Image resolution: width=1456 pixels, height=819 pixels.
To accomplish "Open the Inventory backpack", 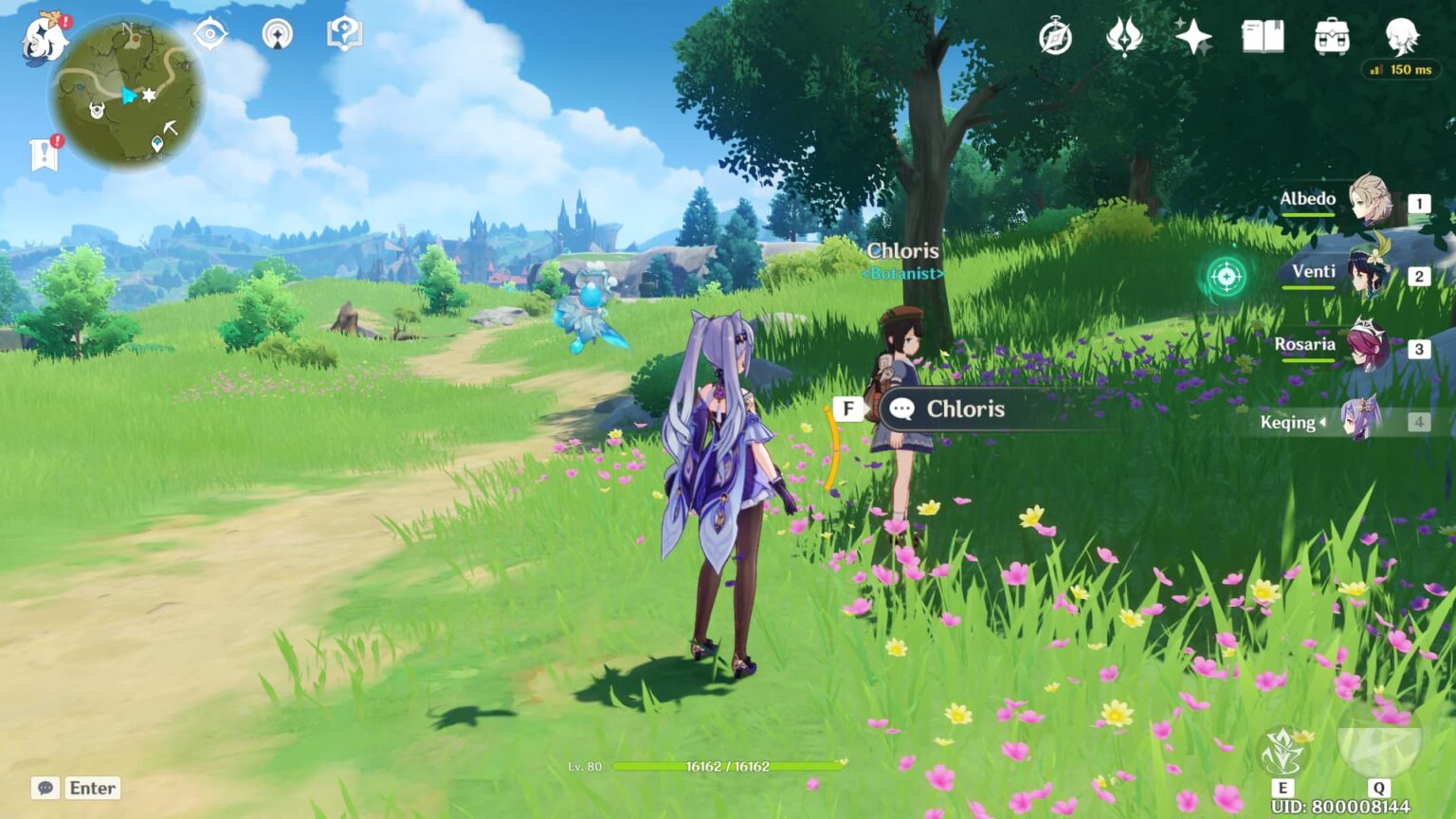I will click(x=1332, y=38).
